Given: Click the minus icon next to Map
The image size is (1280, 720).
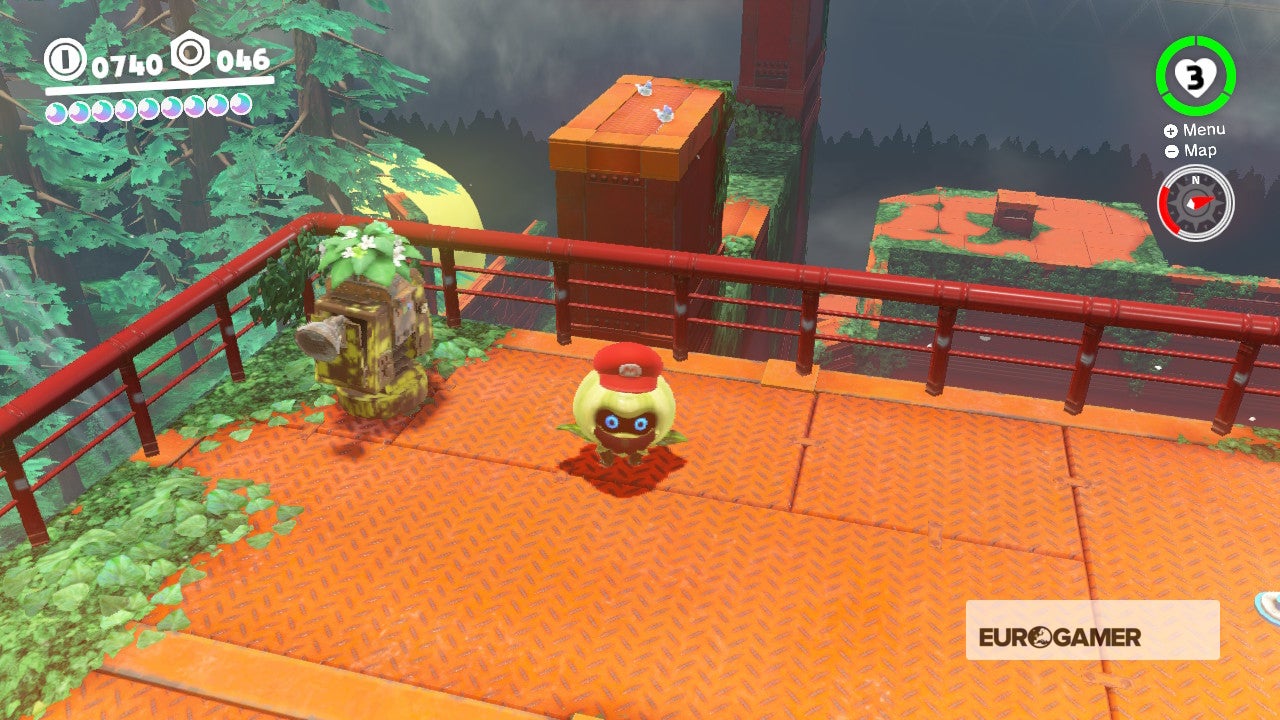Looking at the screenshot, I should click(1170, 151).
